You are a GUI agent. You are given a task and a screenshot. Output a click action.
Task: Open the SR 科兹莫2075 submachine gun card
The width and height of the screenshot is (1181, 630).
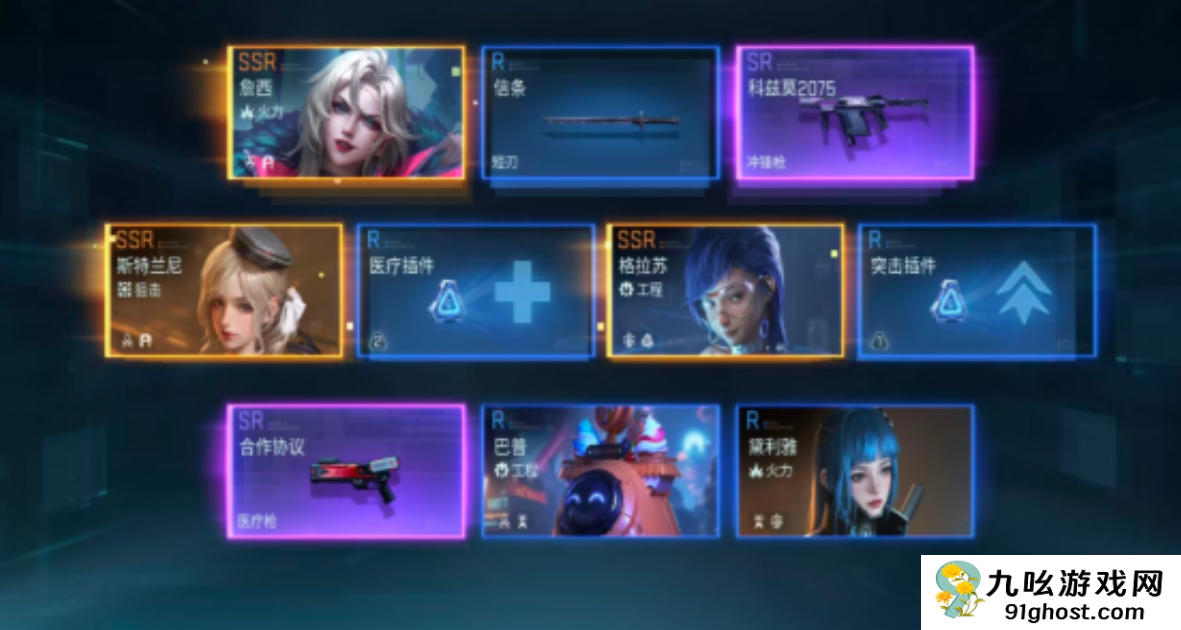(855, 112)
